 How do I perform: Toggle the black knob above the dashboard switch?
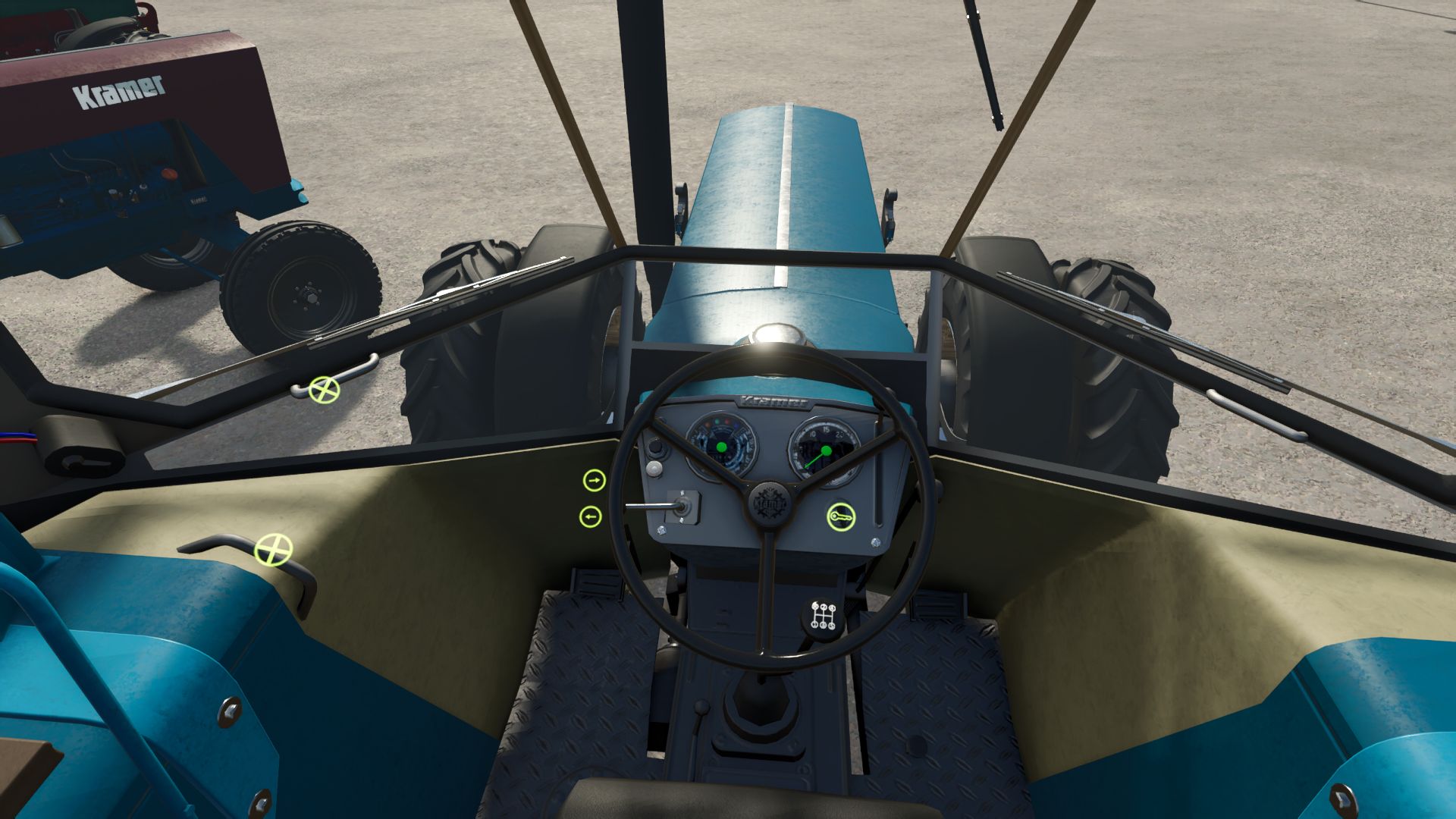[655, 448]
